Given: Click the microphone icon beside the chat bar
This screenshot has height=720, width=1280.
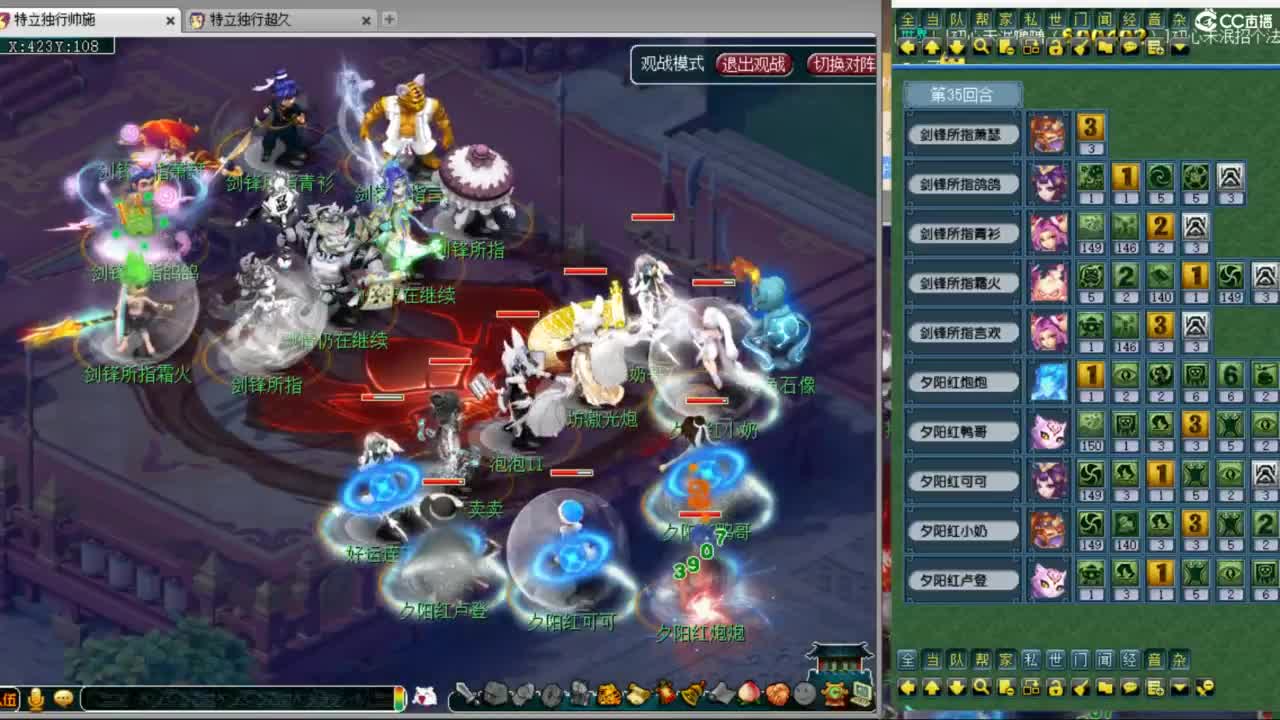Looking at the screenshot, I should click(x=36, y=699).
